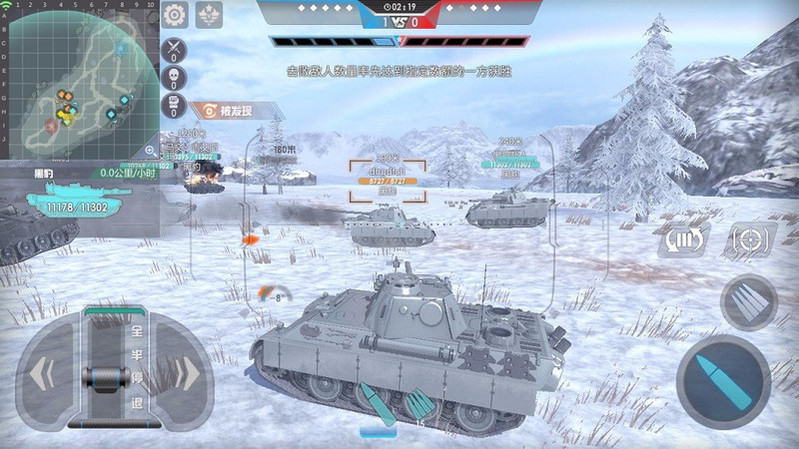Open the rank wings badge icon
This screenshot has width=799, height=449.
209,14
